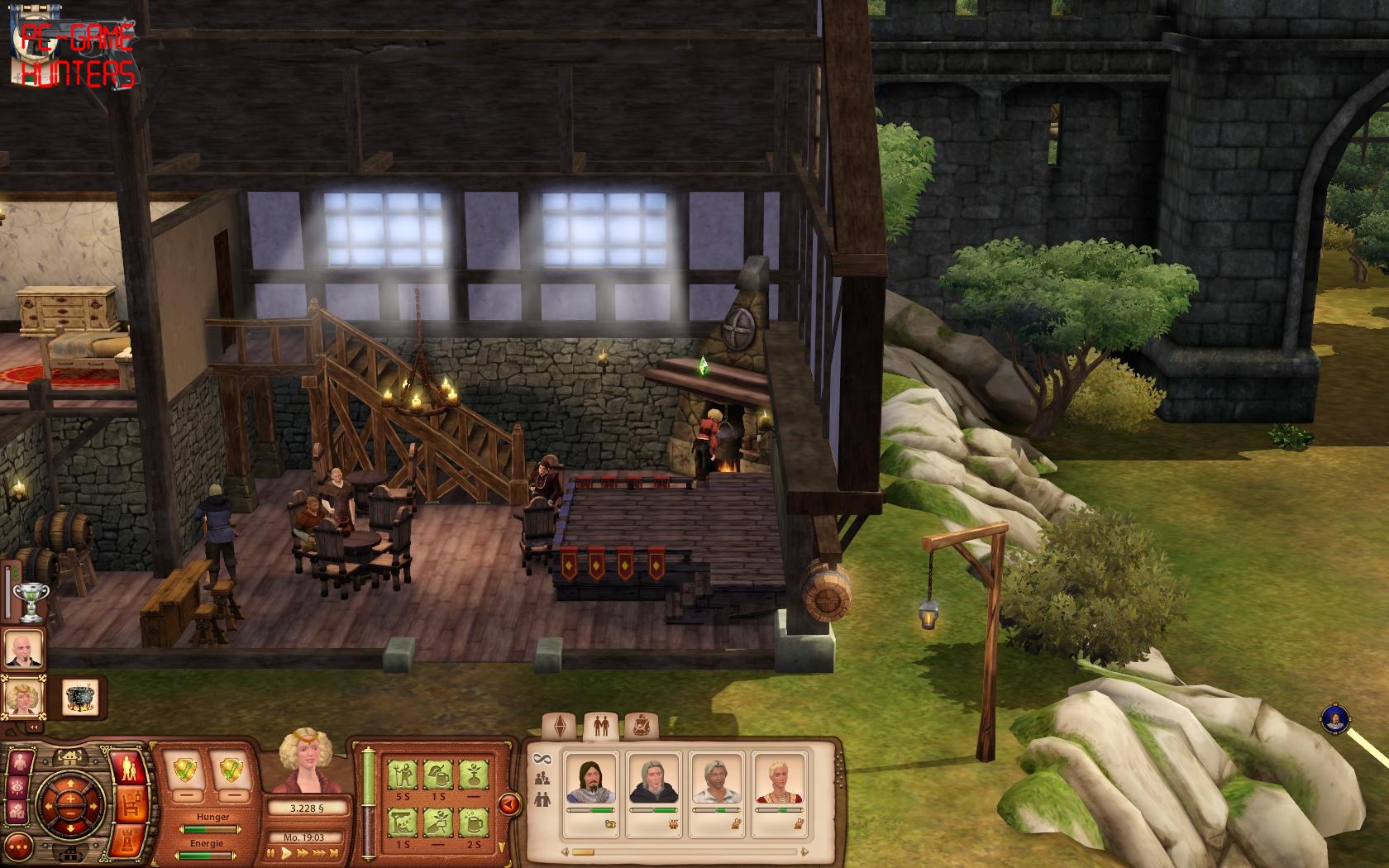Screen dimensions: 1389x868
Task: Select the green sleeping-in-hammock icon
Action: point(403,822)
